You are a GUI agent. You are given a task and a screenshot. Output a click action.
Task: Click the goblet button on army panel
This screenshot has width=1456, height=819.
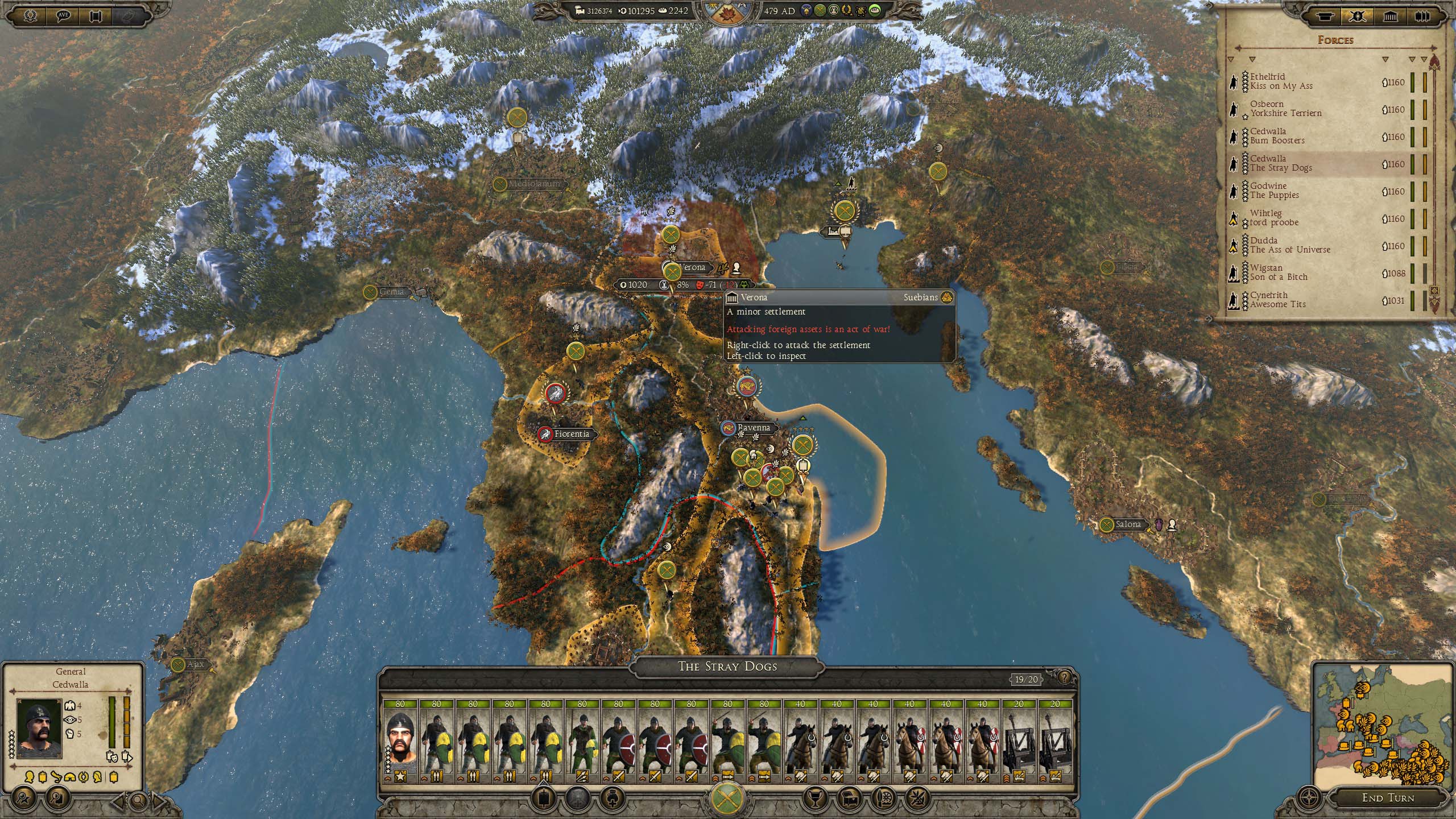[814, 799]
